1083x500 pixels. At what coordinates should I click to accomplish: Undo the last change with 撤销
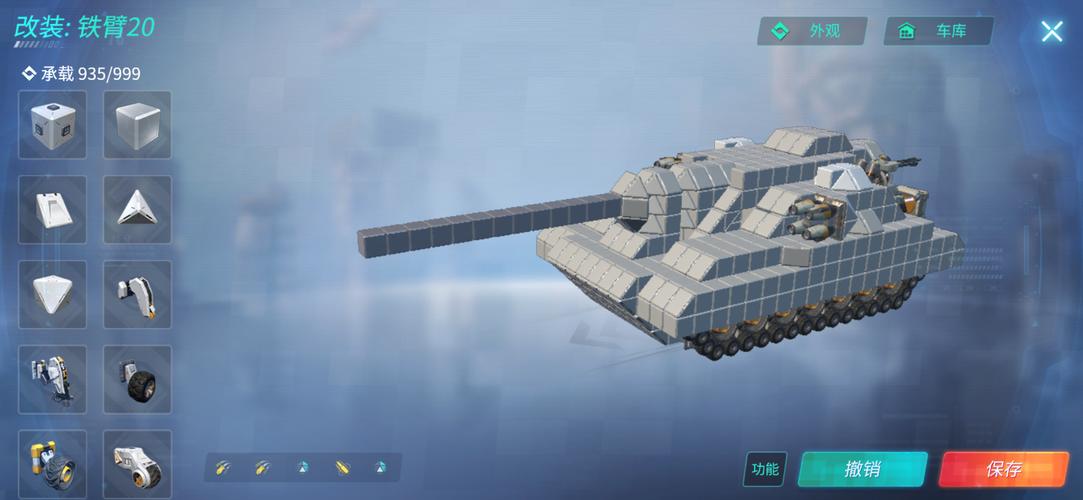coord(862,469)
